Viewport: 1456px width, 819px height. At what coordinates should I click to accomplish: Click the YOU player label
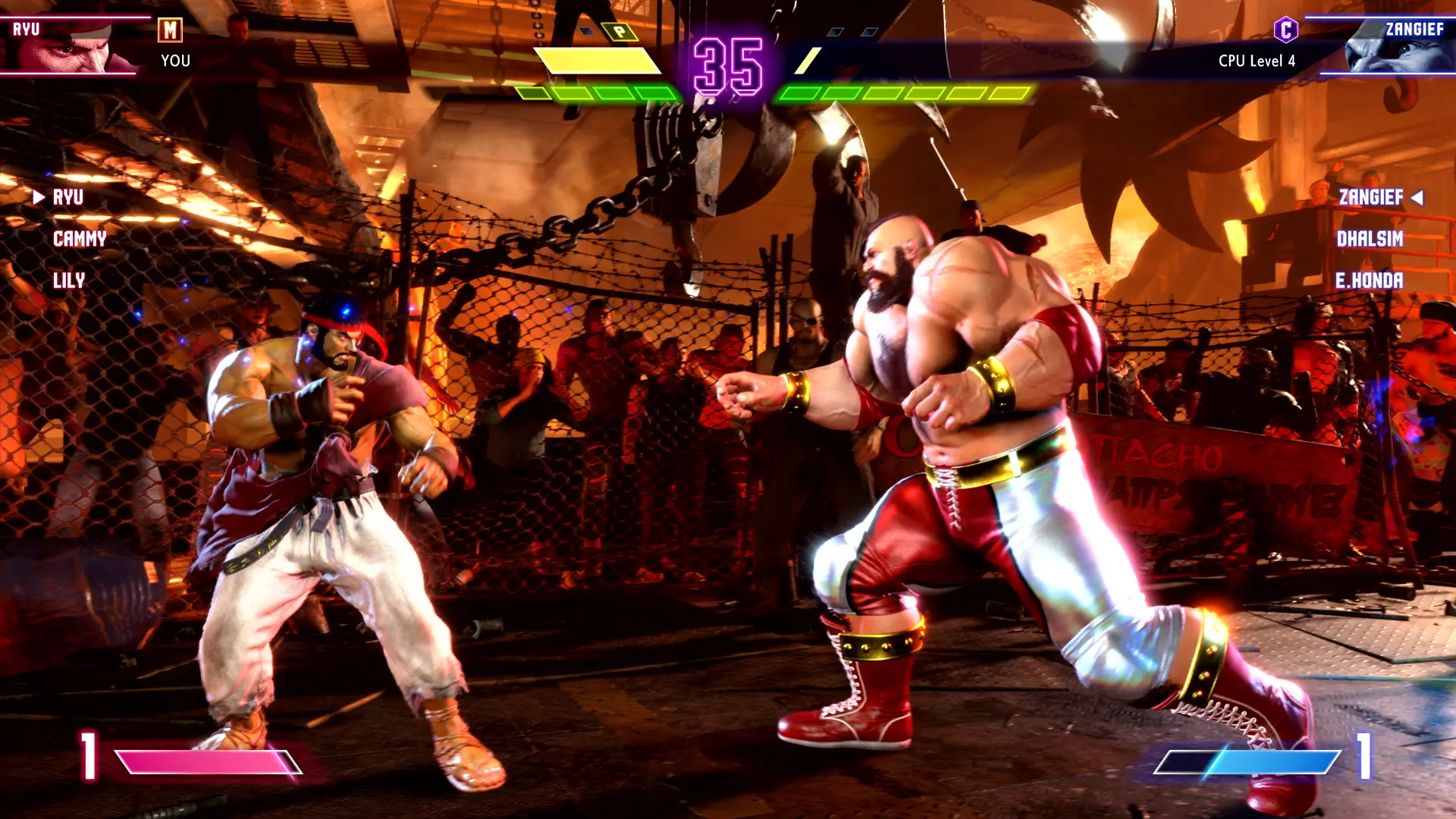point(175,61)
